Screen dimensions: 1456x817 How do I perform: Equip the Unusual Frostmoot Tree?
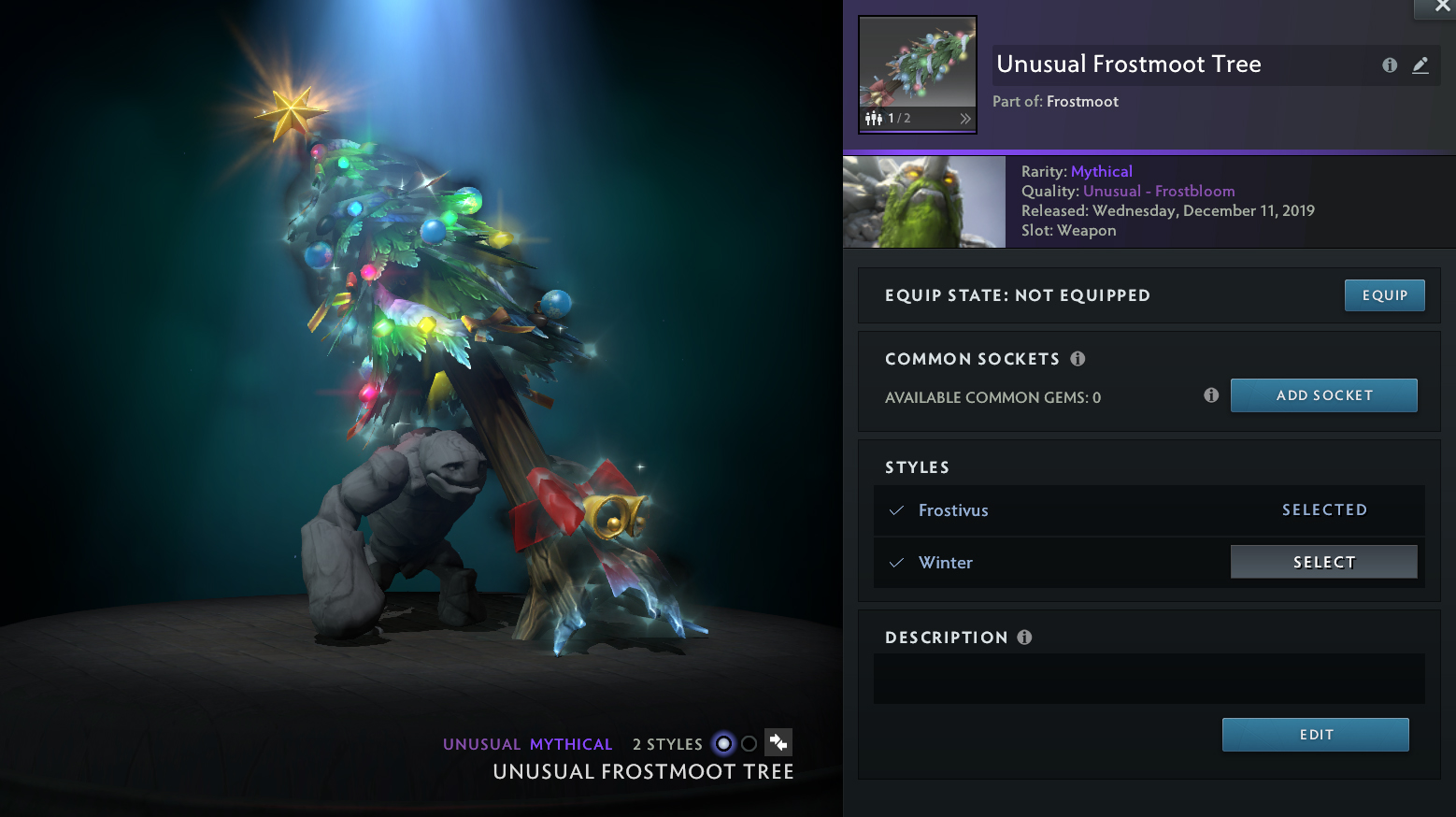(x=1384, y=295)
